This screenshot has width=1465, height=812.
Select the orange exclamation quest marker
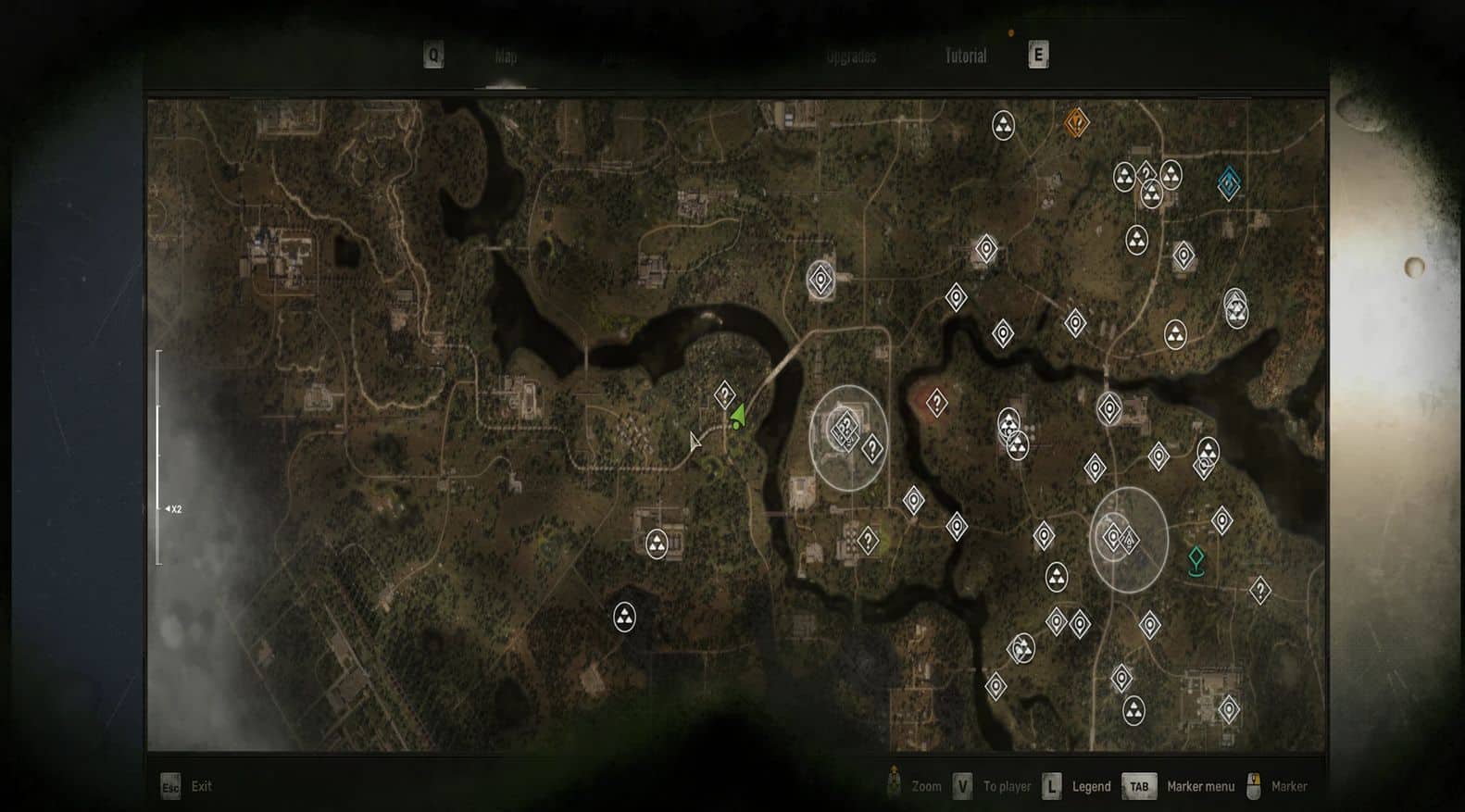(1075, 122)
